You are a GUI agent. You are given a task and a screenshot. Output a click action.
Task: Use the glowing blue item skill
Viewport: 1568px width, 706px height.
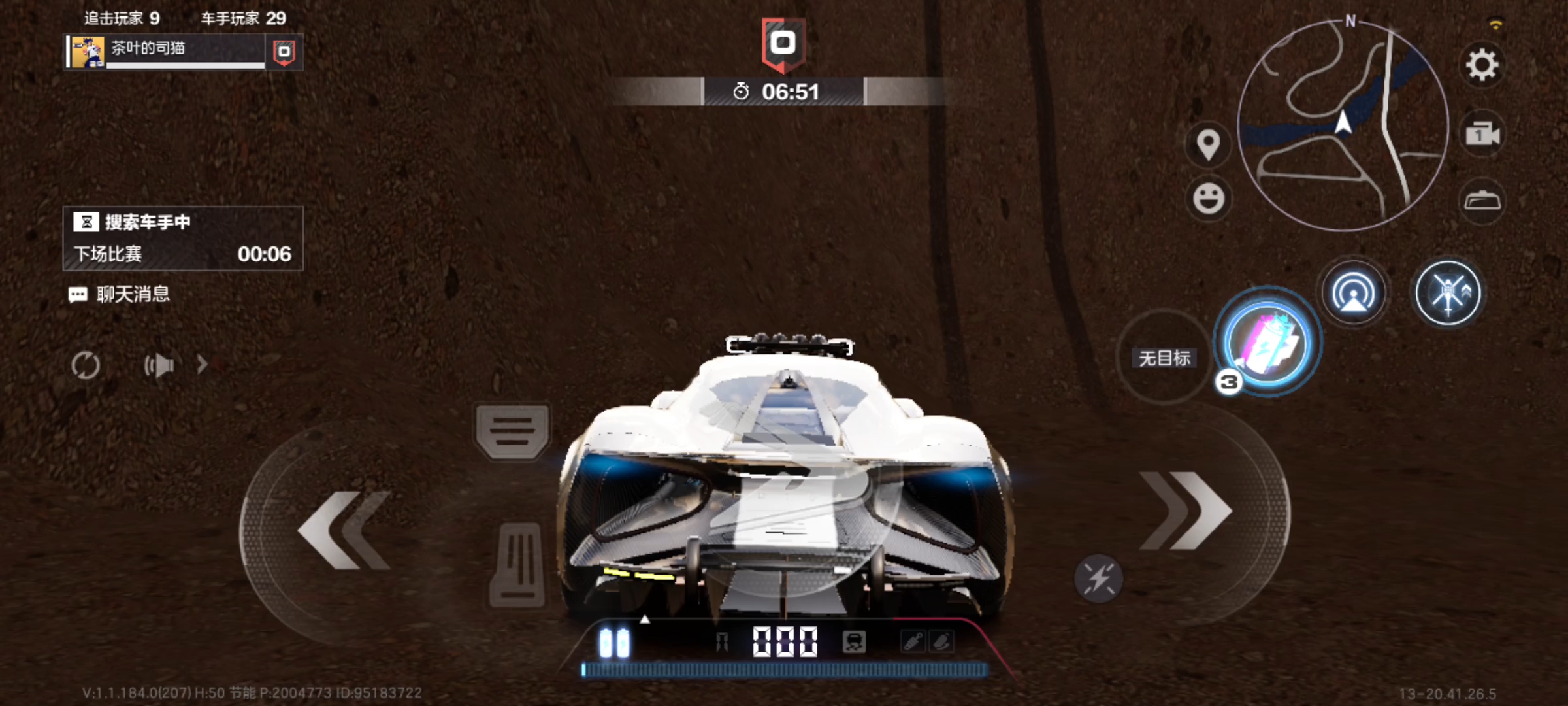point(1267,343)
